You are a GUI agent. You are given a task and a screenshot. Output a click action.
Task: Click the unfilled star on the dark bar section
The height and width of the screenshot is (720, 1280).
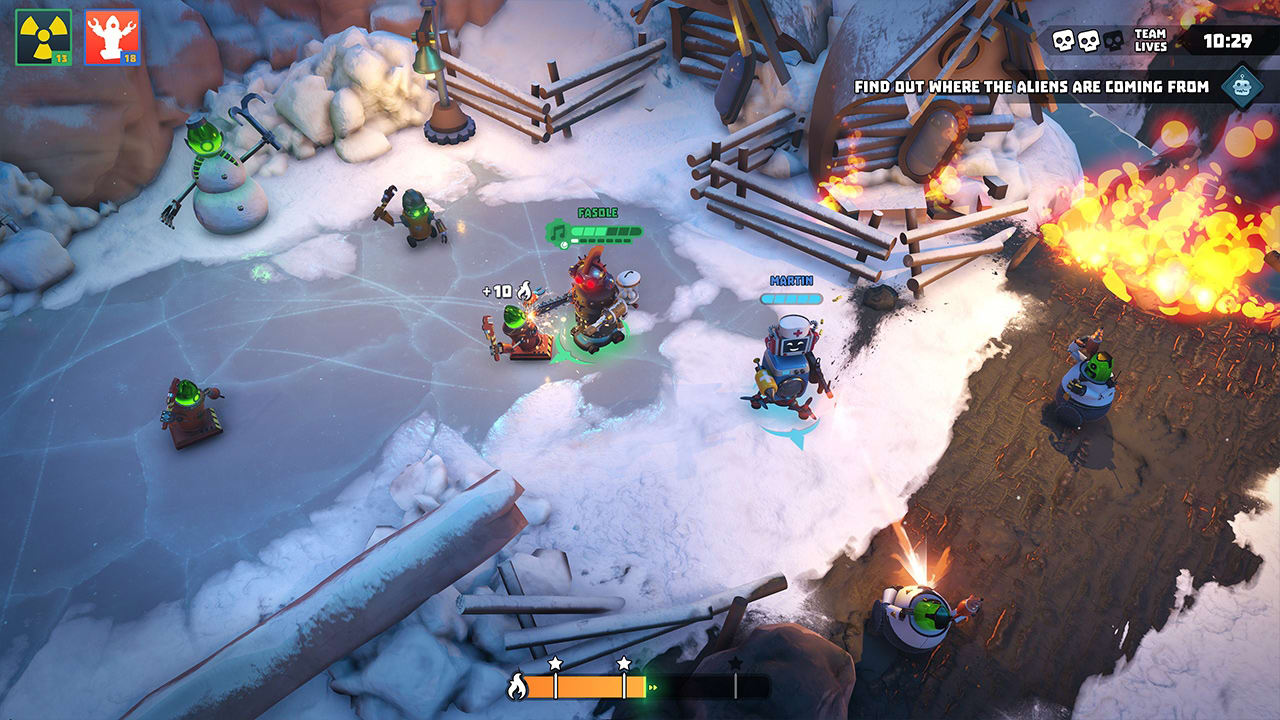(735, 664)
